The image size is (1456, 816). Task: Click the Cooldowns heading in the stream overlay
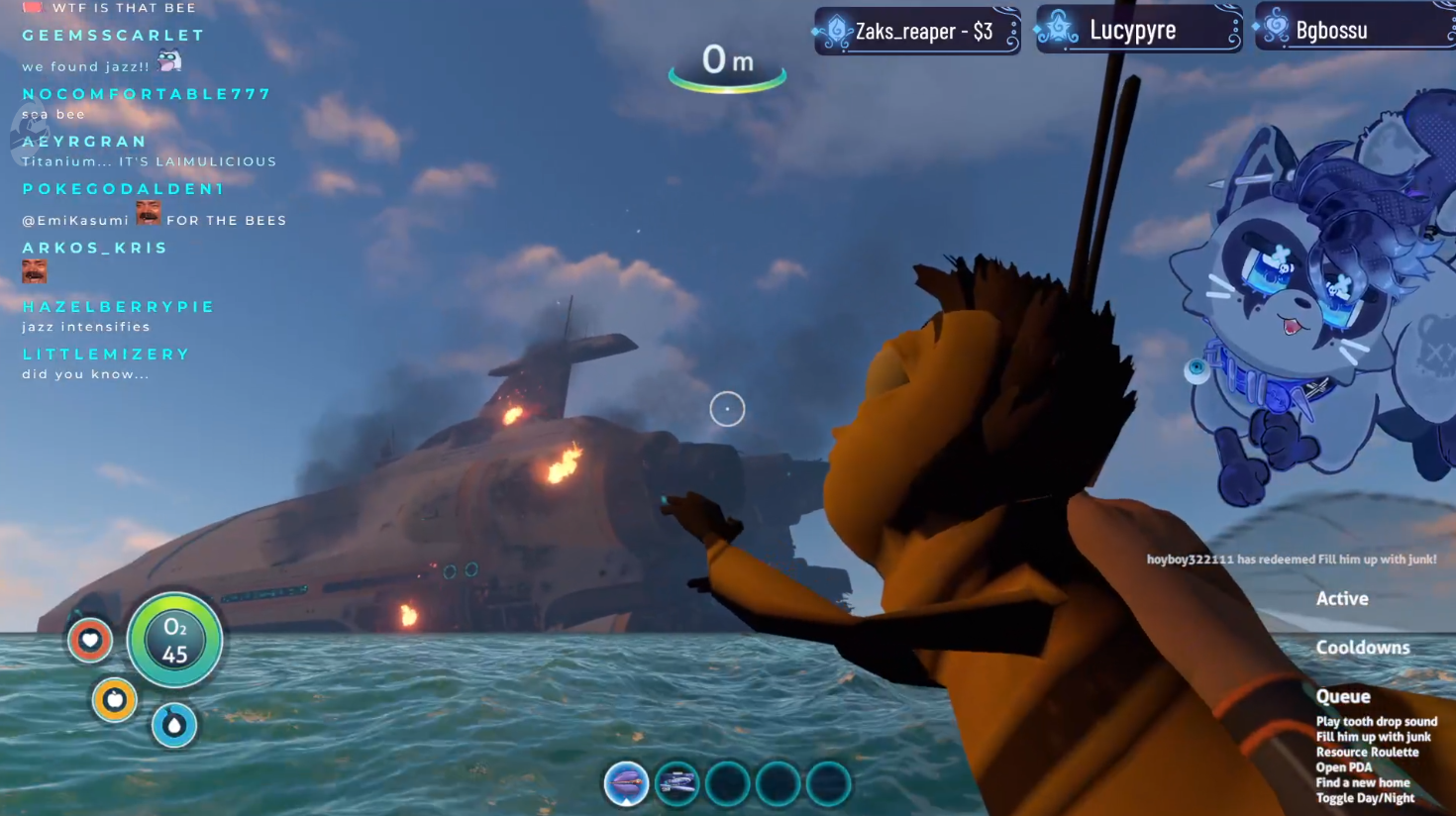point(1362,648)
